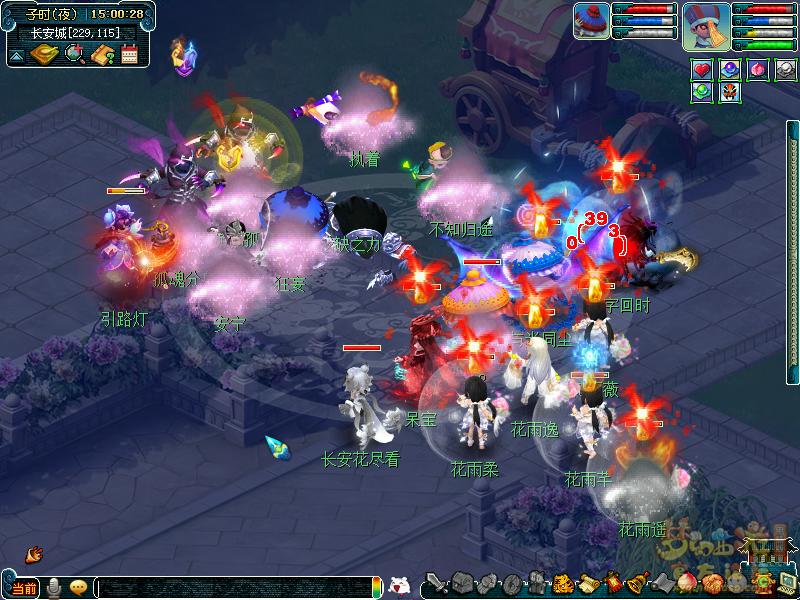The width and height of the screenshot is (800, 600).
Task: Click the purple orb buff icon
Action: [730, 70]
